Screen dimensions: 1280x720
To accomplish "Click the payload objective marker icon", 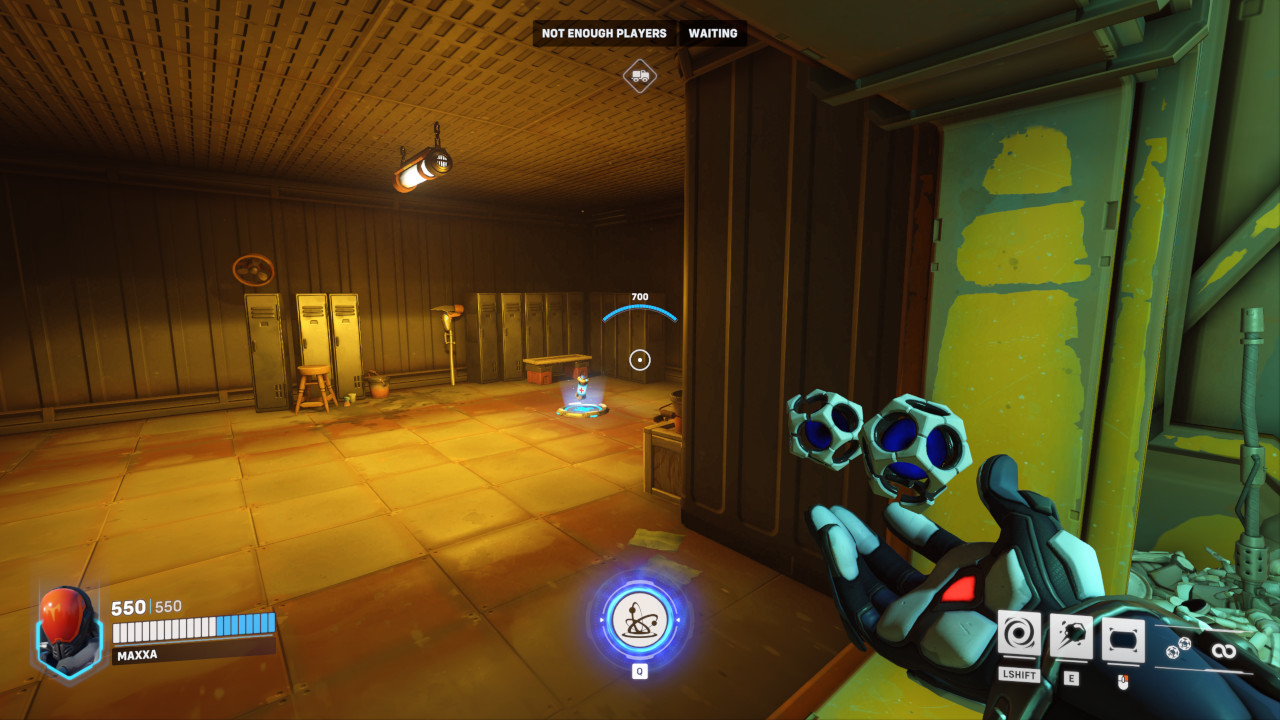I will pyautogui.click(x=640, y=74).
